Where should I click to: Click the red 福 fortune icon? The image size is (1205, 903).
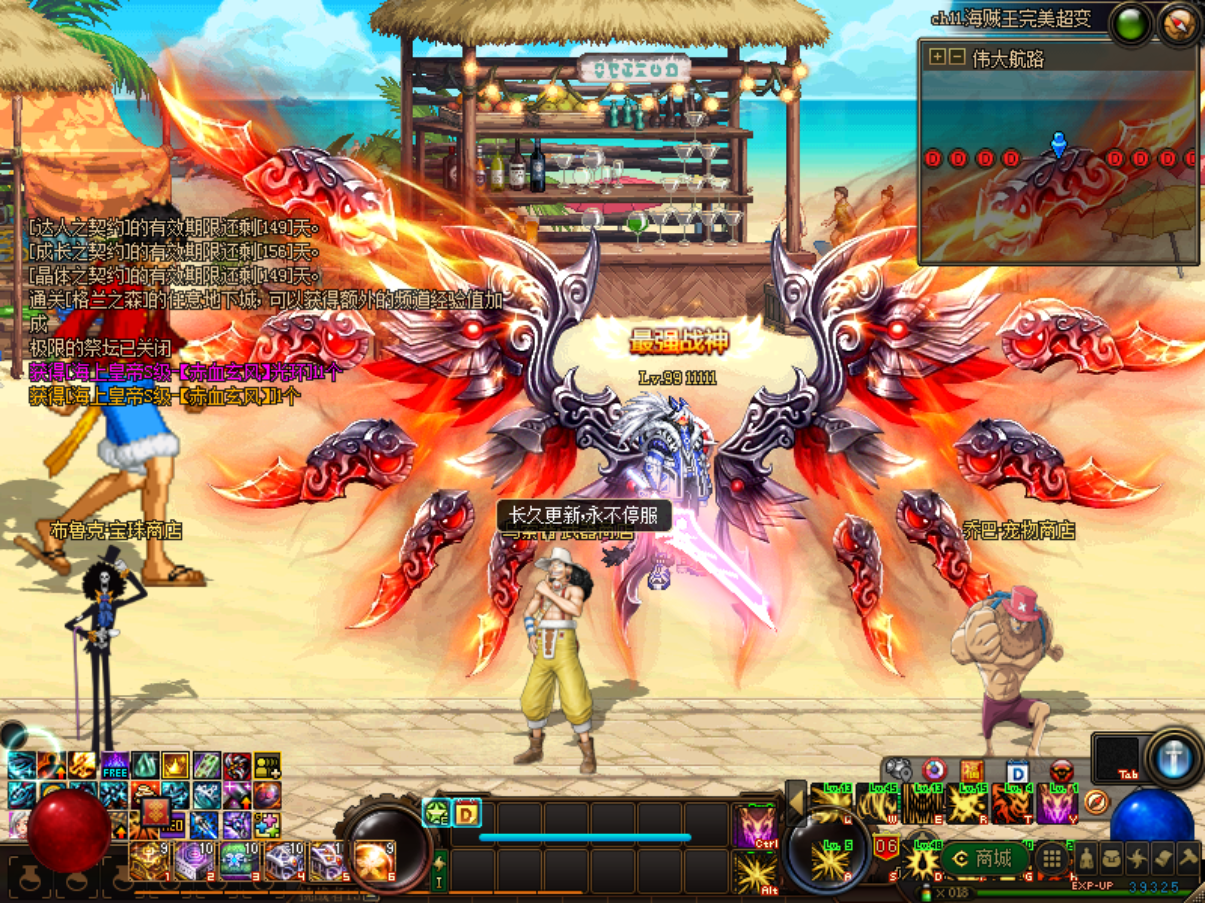972,771
